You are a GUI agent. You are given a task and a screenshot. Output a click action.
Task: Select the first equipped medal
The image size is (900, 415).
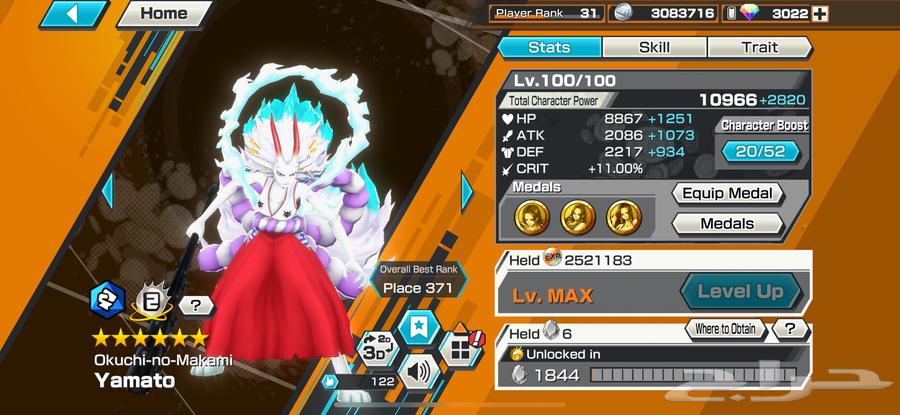coord(530,213)
